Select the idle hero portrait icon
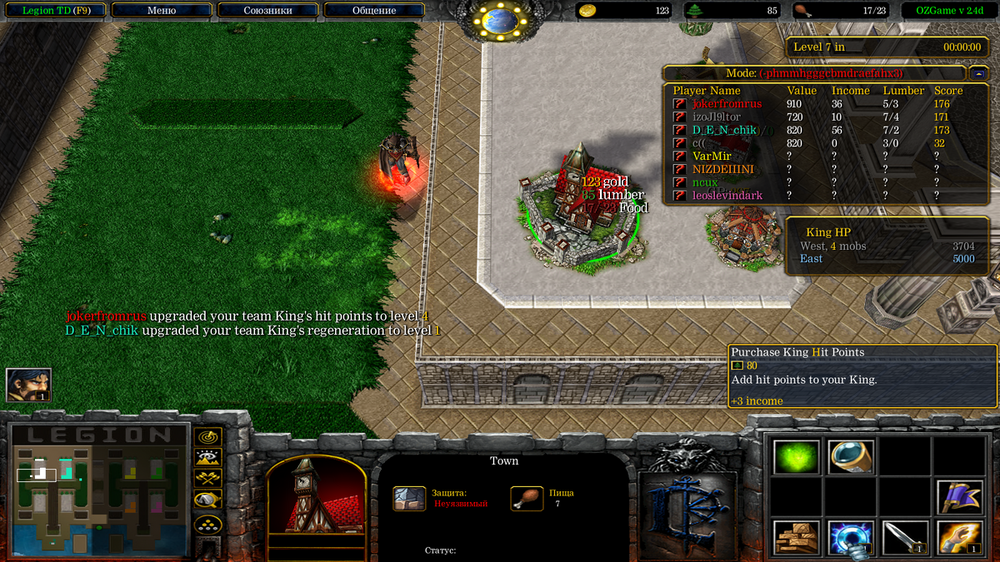 click(28, 385)
